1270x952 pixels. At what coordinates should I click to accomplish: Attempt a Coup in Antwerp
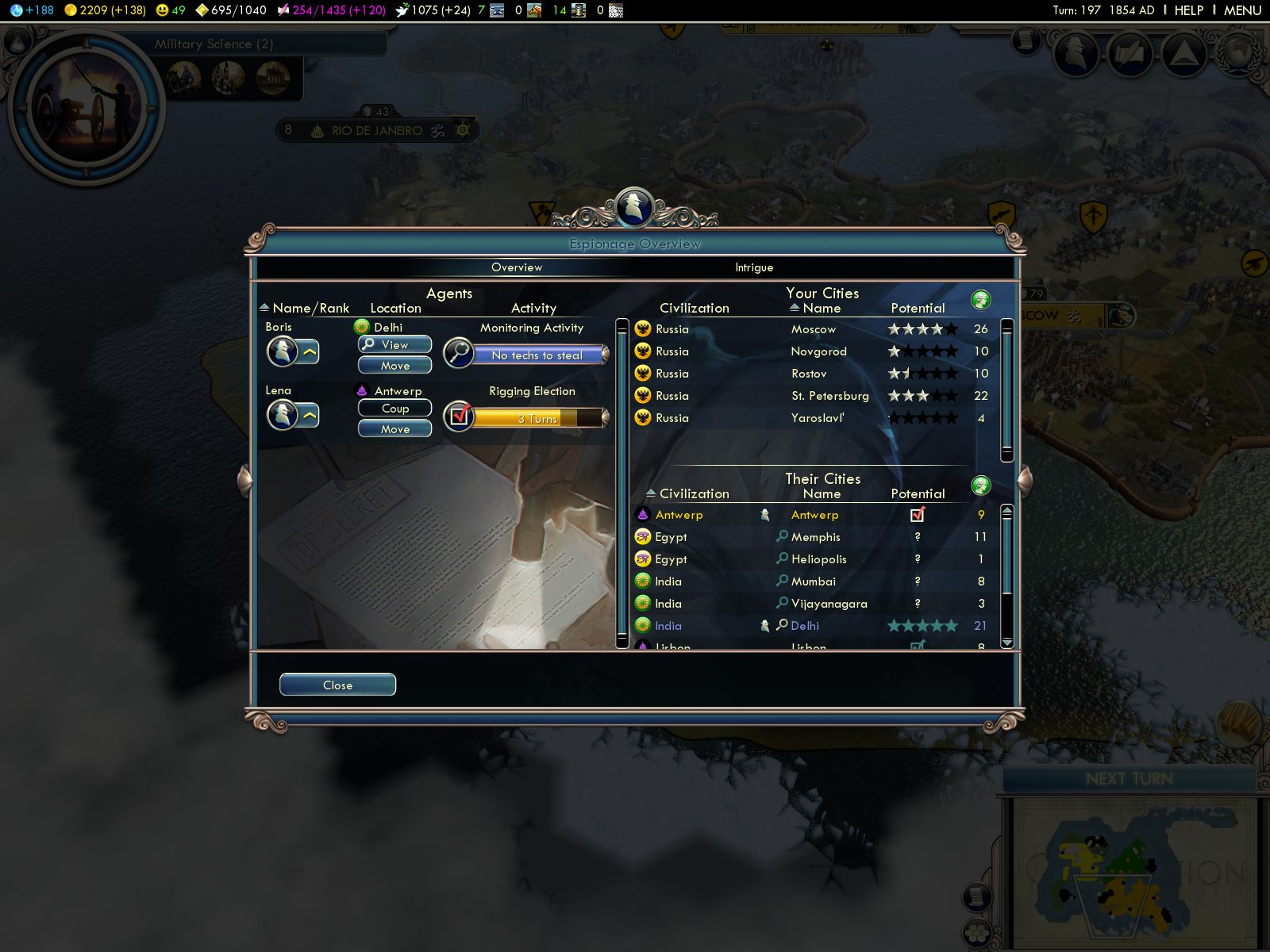point(394,409)
